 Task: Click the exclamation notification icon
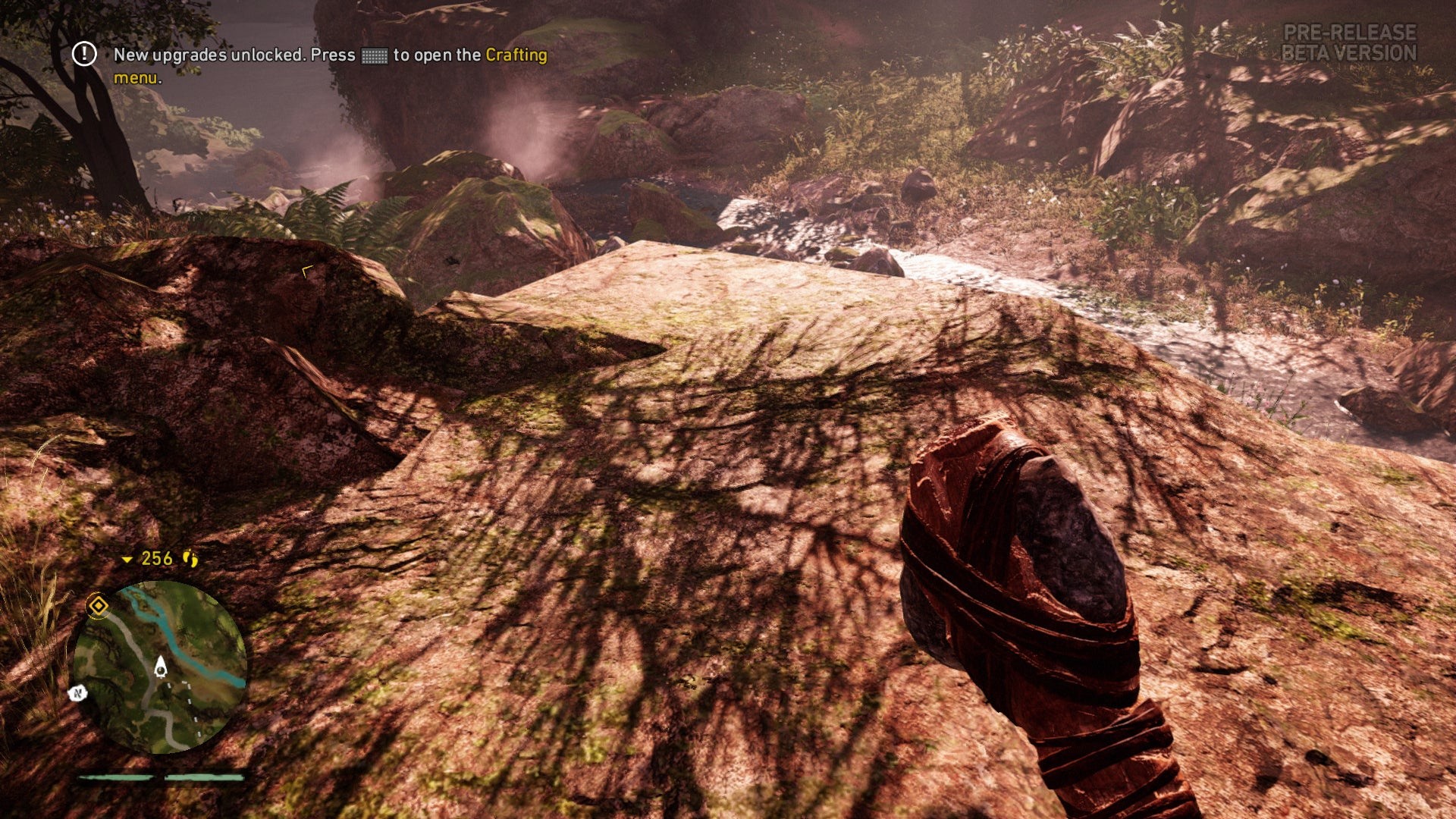point(84,54)
